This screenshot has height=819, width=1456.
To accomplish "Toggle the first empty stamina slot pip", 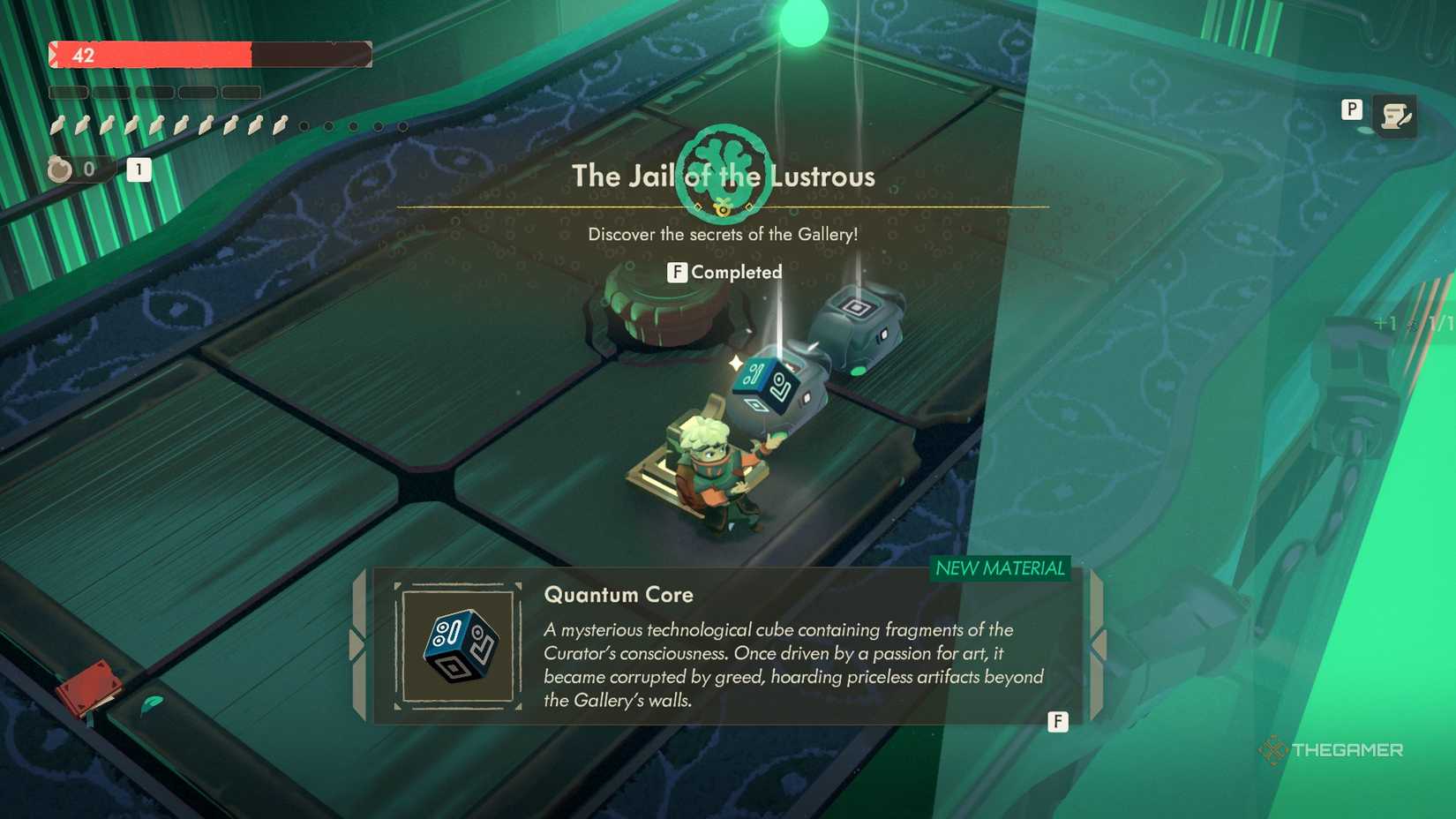I will pos(69,92).
